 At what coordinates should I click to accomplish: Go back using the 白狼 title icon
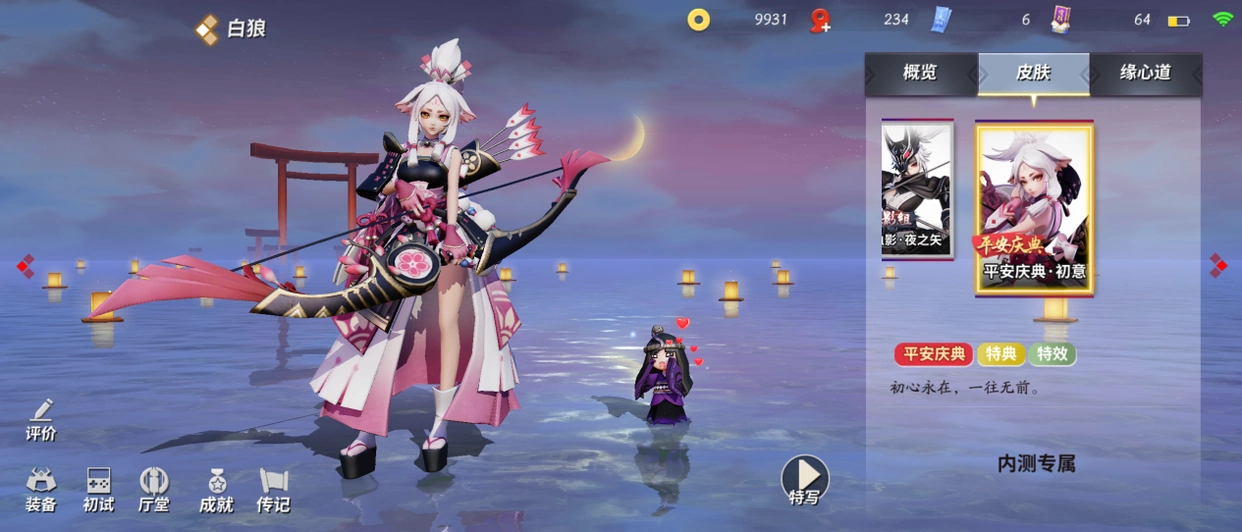pos(207,29)
